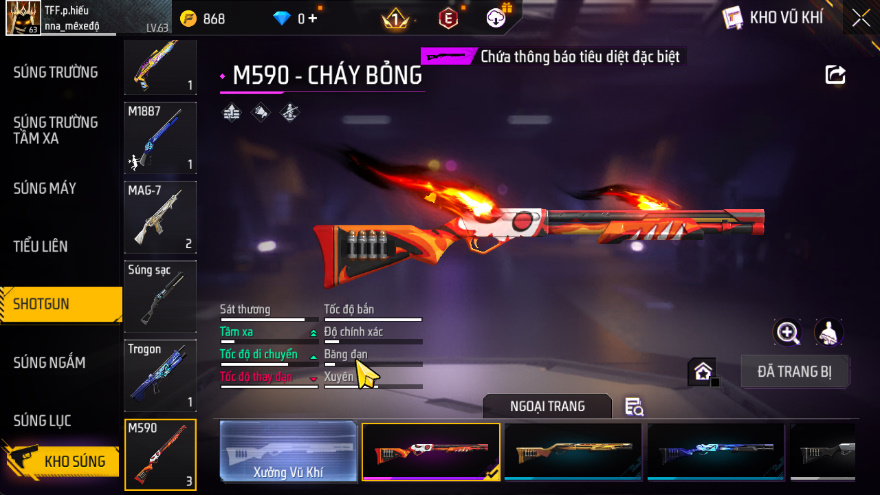Open the Xưởng Vũ Khí workshop tile
Screen dimensions: 880x495
point(288,452)
